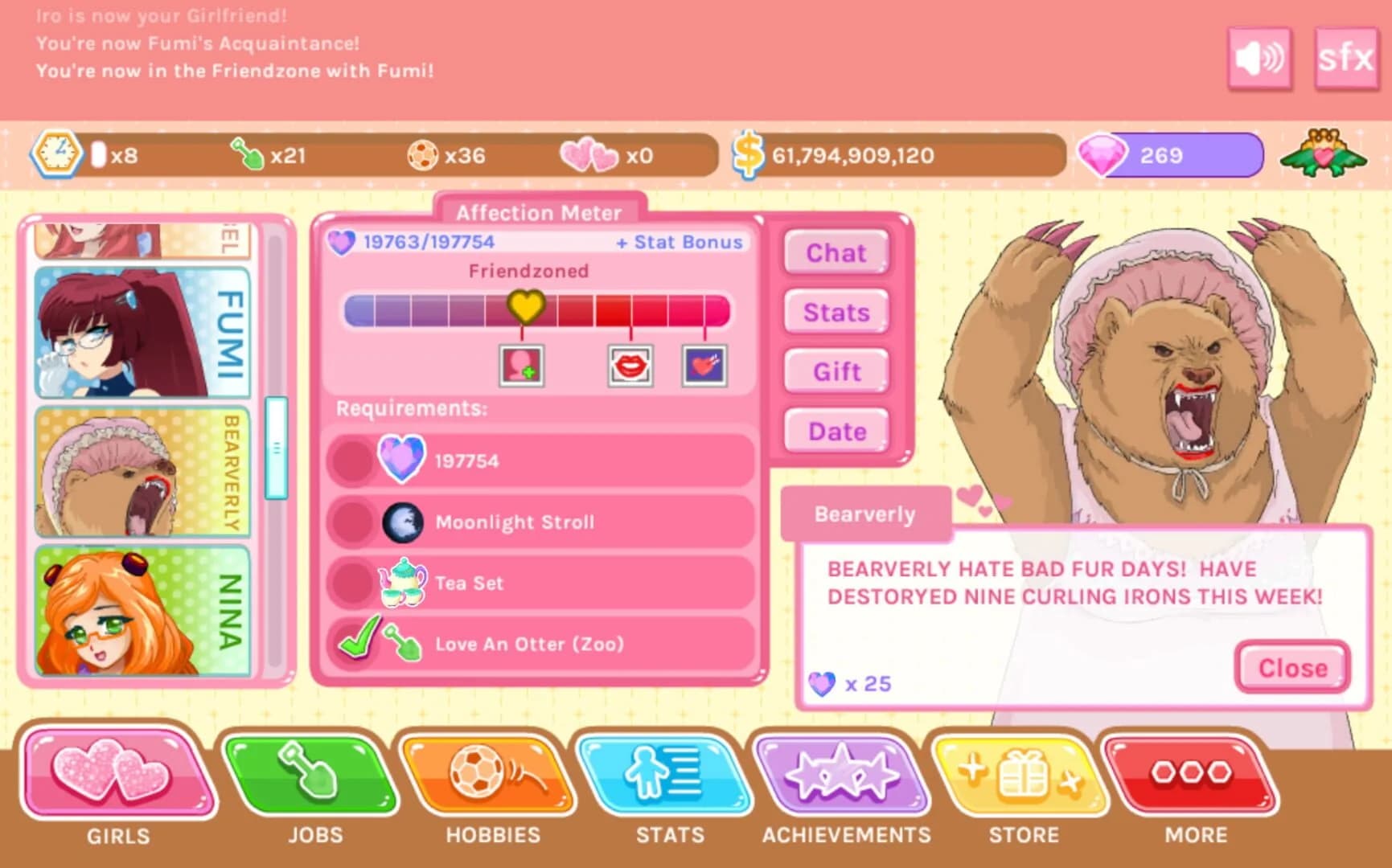Mute game audio with the speaker button
This screenshot has height=868, width=1392.
(1259, 58)
